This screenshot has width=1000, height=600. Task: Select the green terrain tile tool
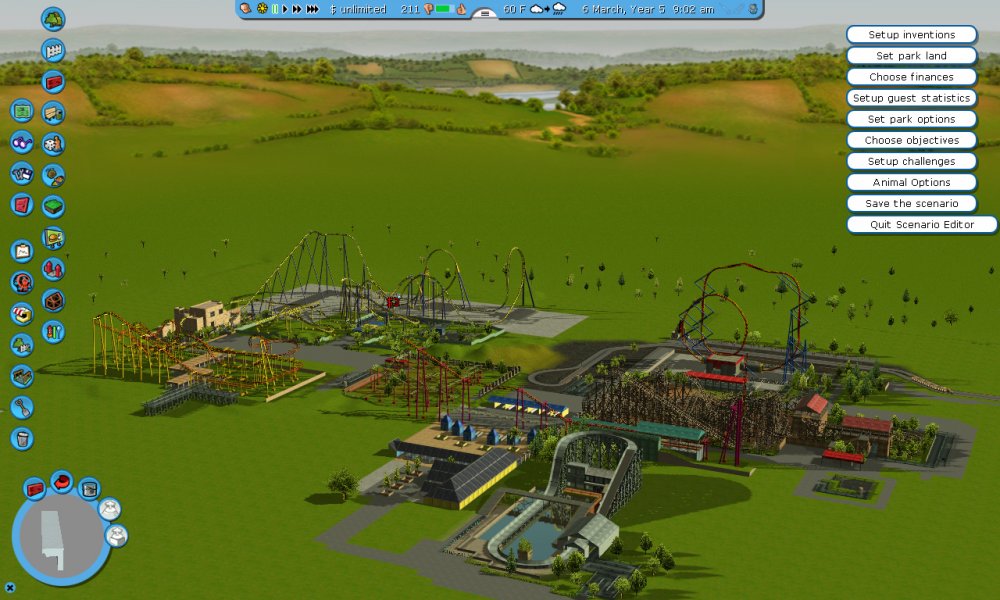point(53,206)
